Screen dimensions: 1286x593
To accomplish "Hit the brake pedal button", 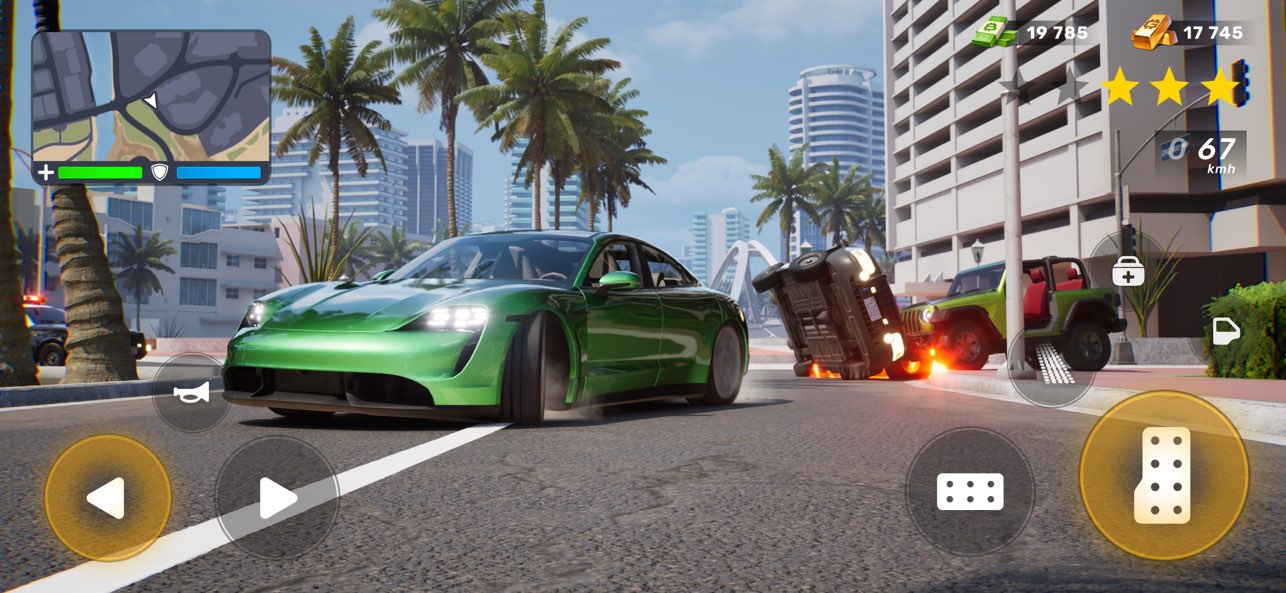I will 969,491.
